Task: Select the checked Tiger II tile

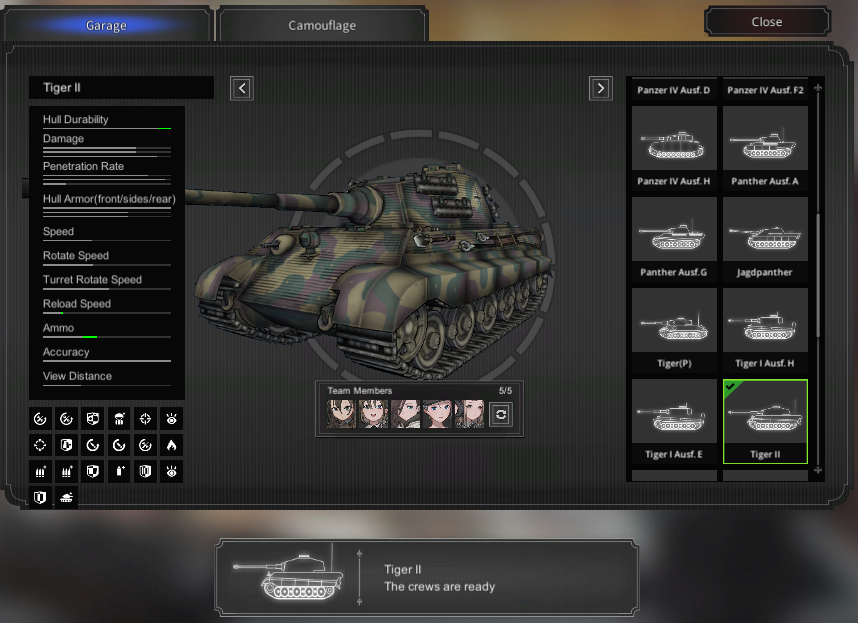Action: 765,420
